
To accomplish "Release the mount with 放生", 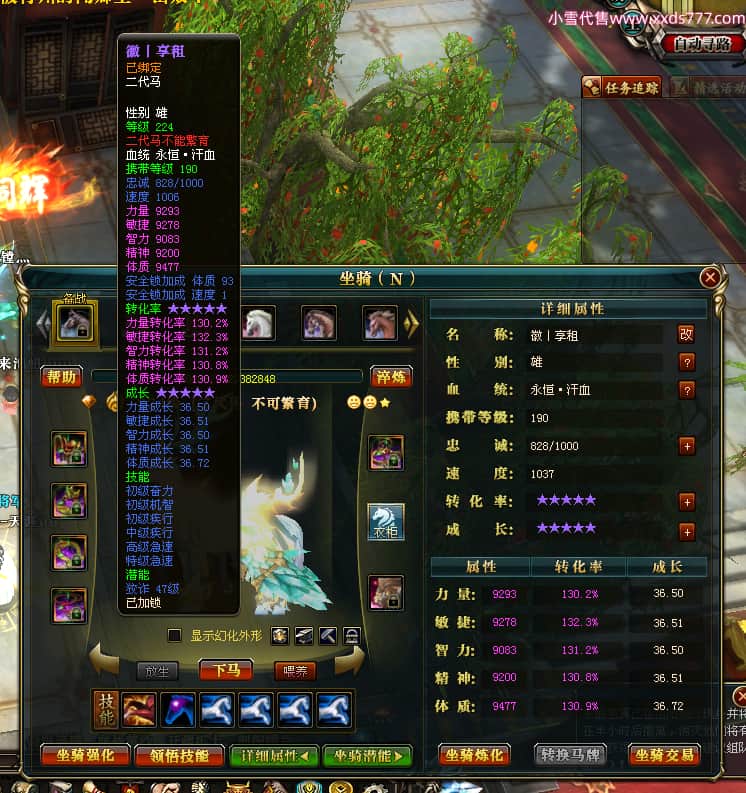I will point(156,670).
